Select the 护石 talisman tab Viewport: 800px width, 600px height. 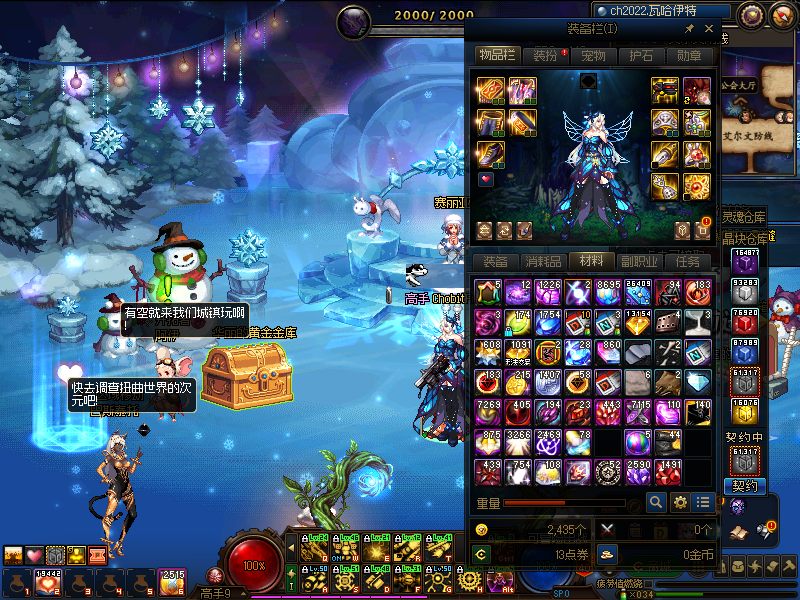(641, 56)
